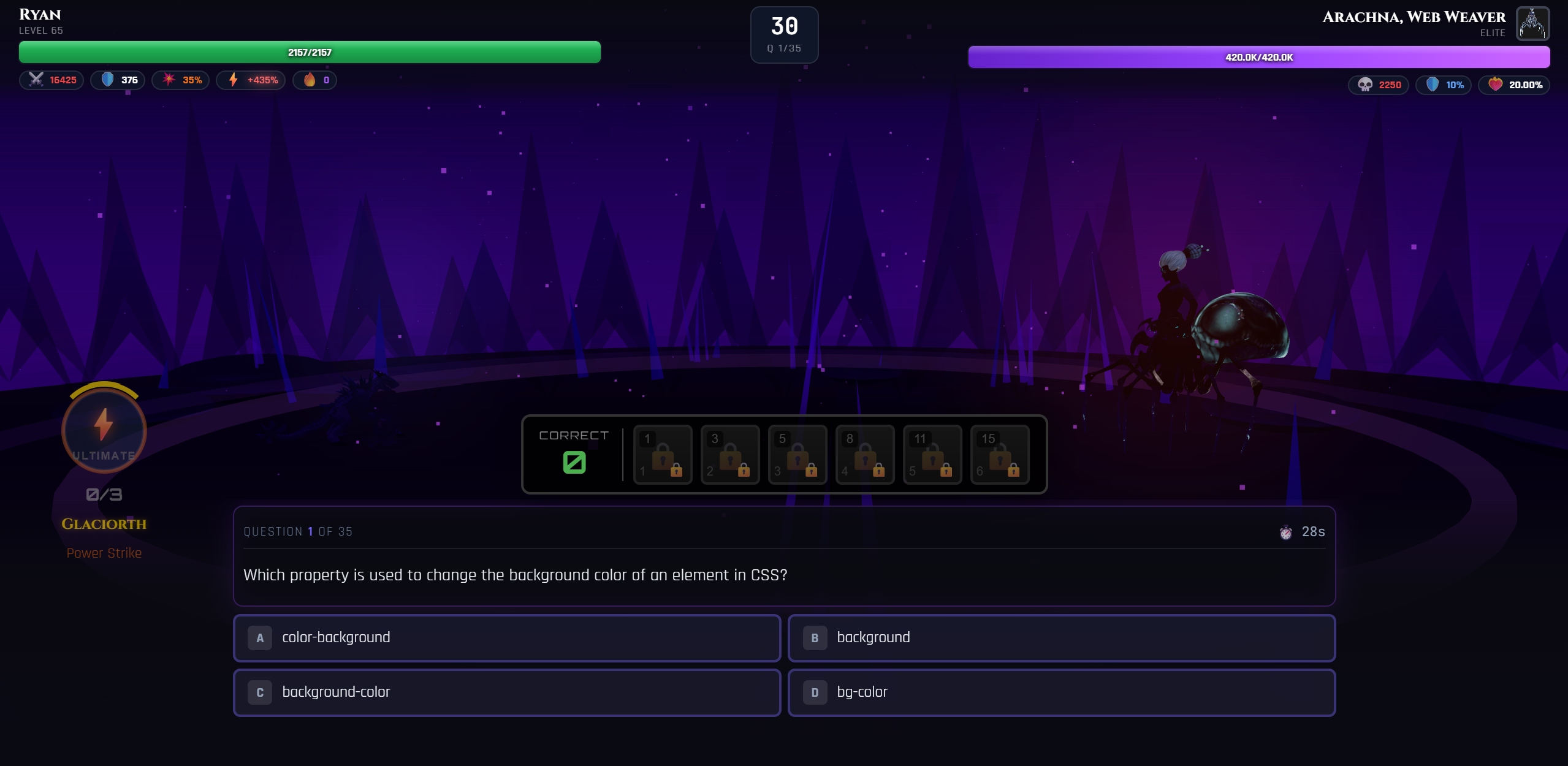Click the enemy's purple health bar

point(1258,56)
